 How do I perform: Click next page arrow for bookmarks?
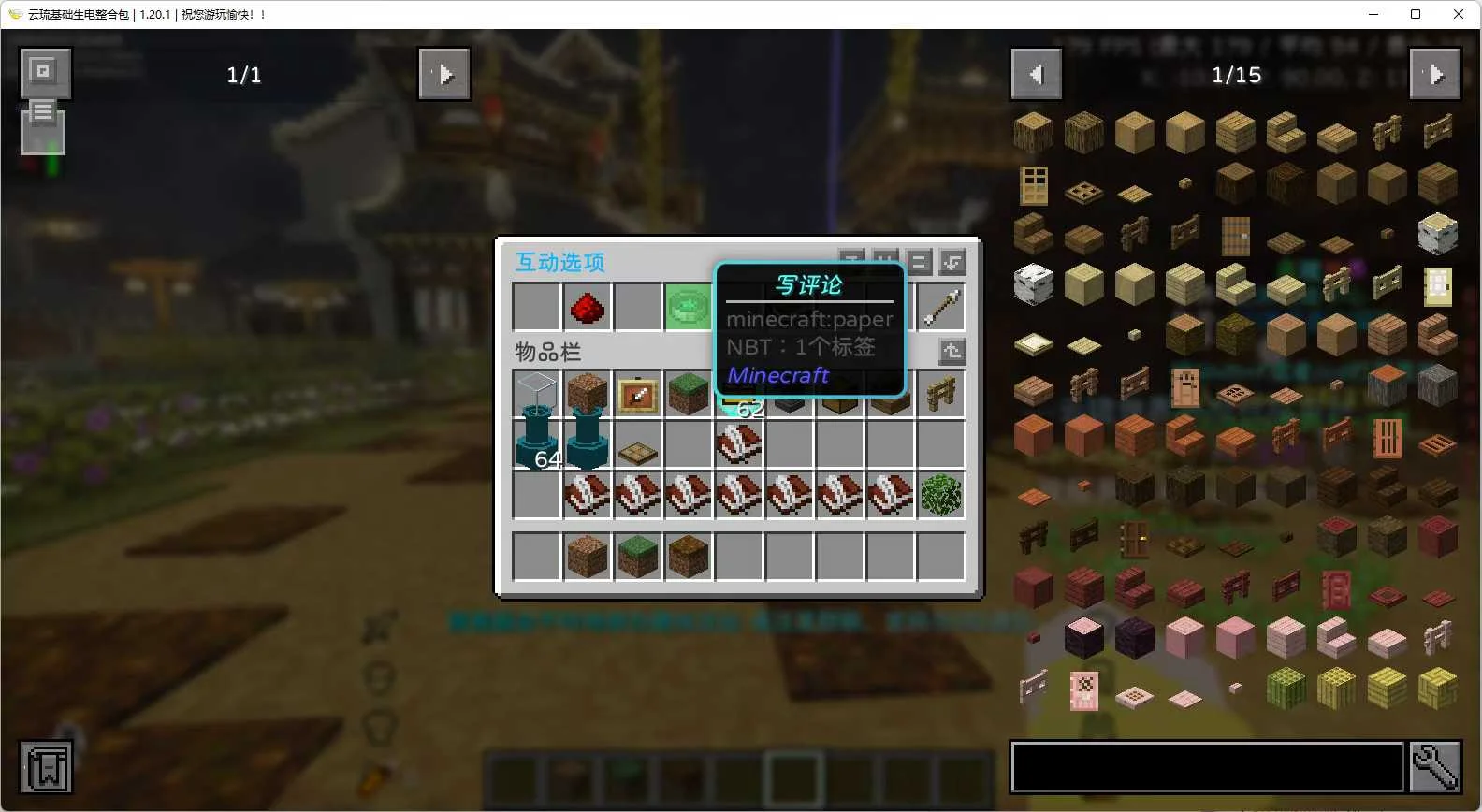(x=444, y=74)
